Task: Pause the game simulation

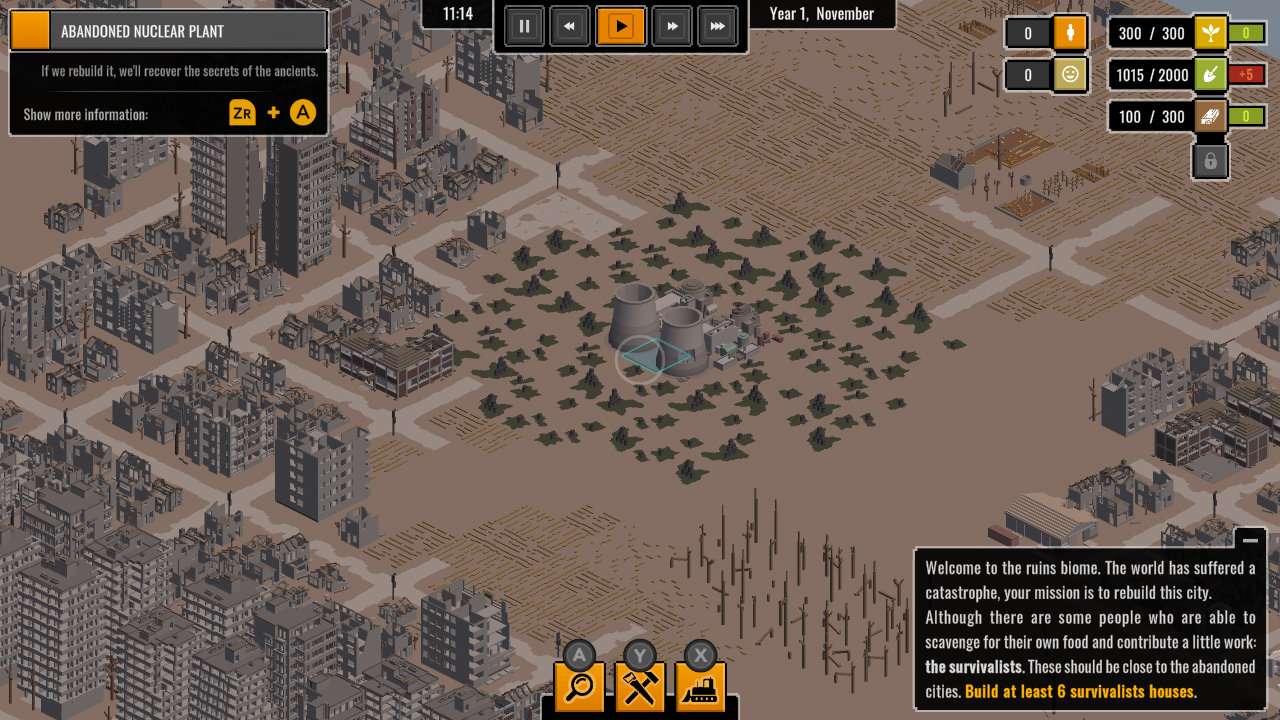Action: point(524,26)
